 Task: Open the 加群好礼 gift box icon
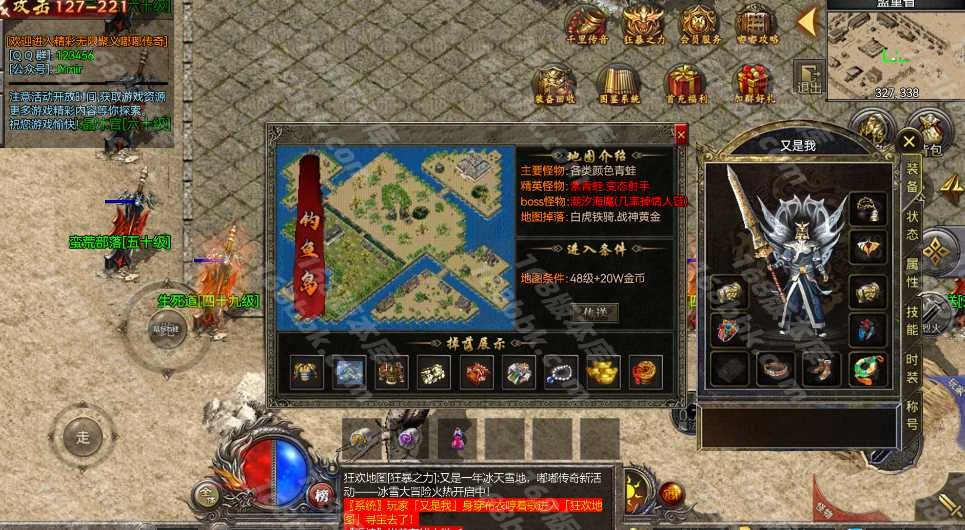tap(753, 84)
